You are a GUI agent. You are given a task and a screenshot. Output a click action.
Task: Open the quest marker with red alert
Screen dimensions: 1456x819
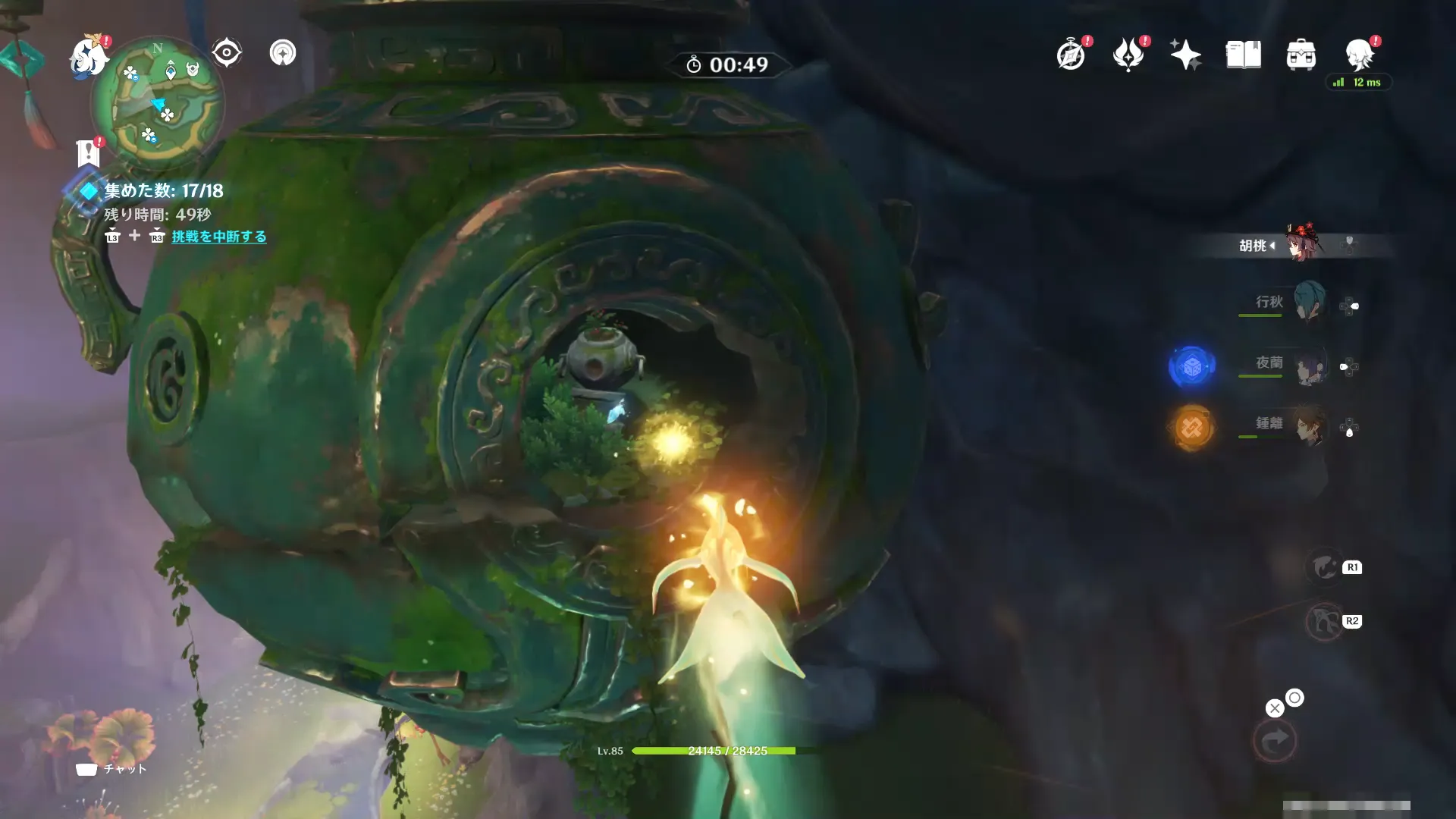click(89, 152)
